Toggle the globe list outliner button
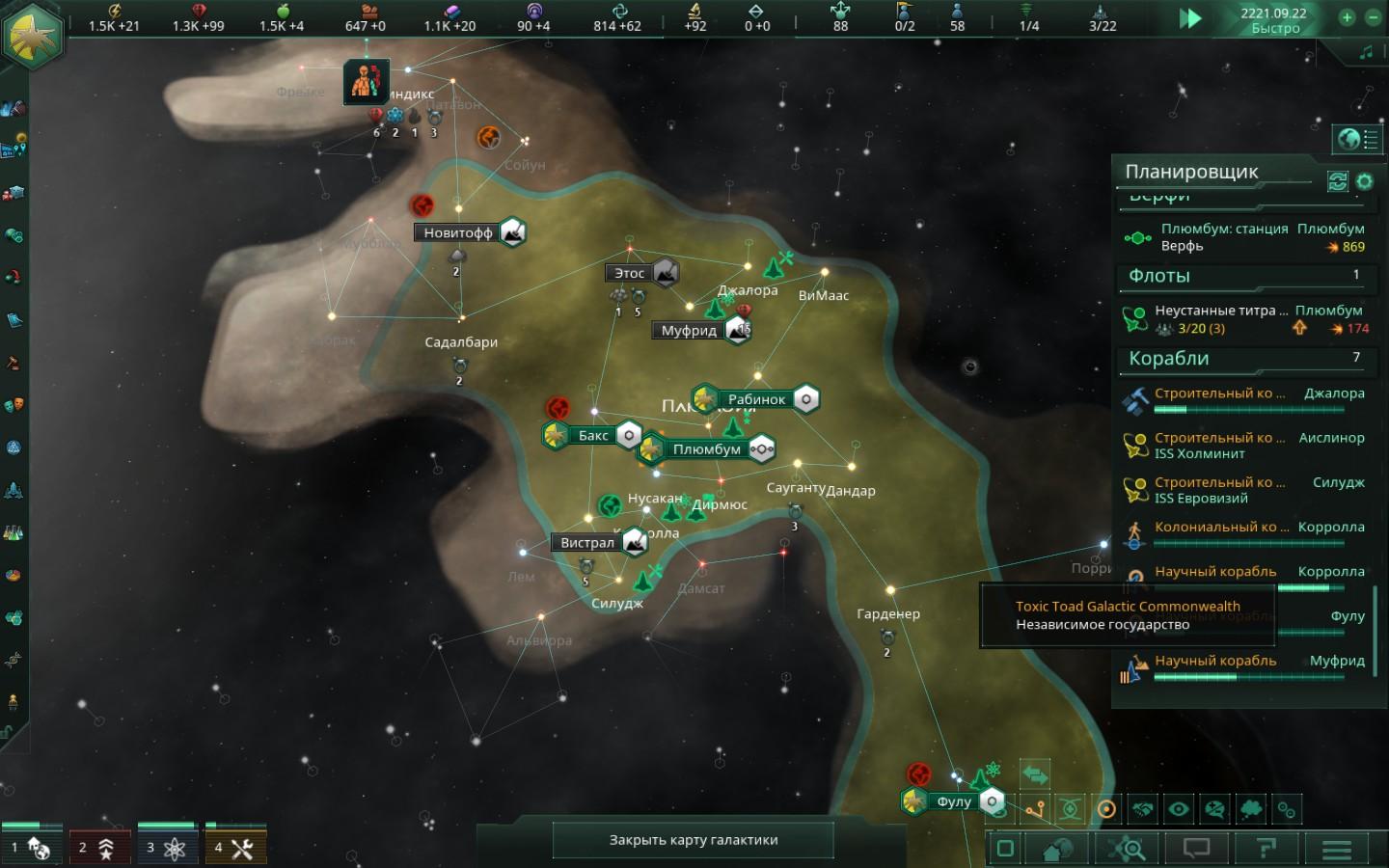The width and height of the screenshot is (1389, 868). (1358, 140)
